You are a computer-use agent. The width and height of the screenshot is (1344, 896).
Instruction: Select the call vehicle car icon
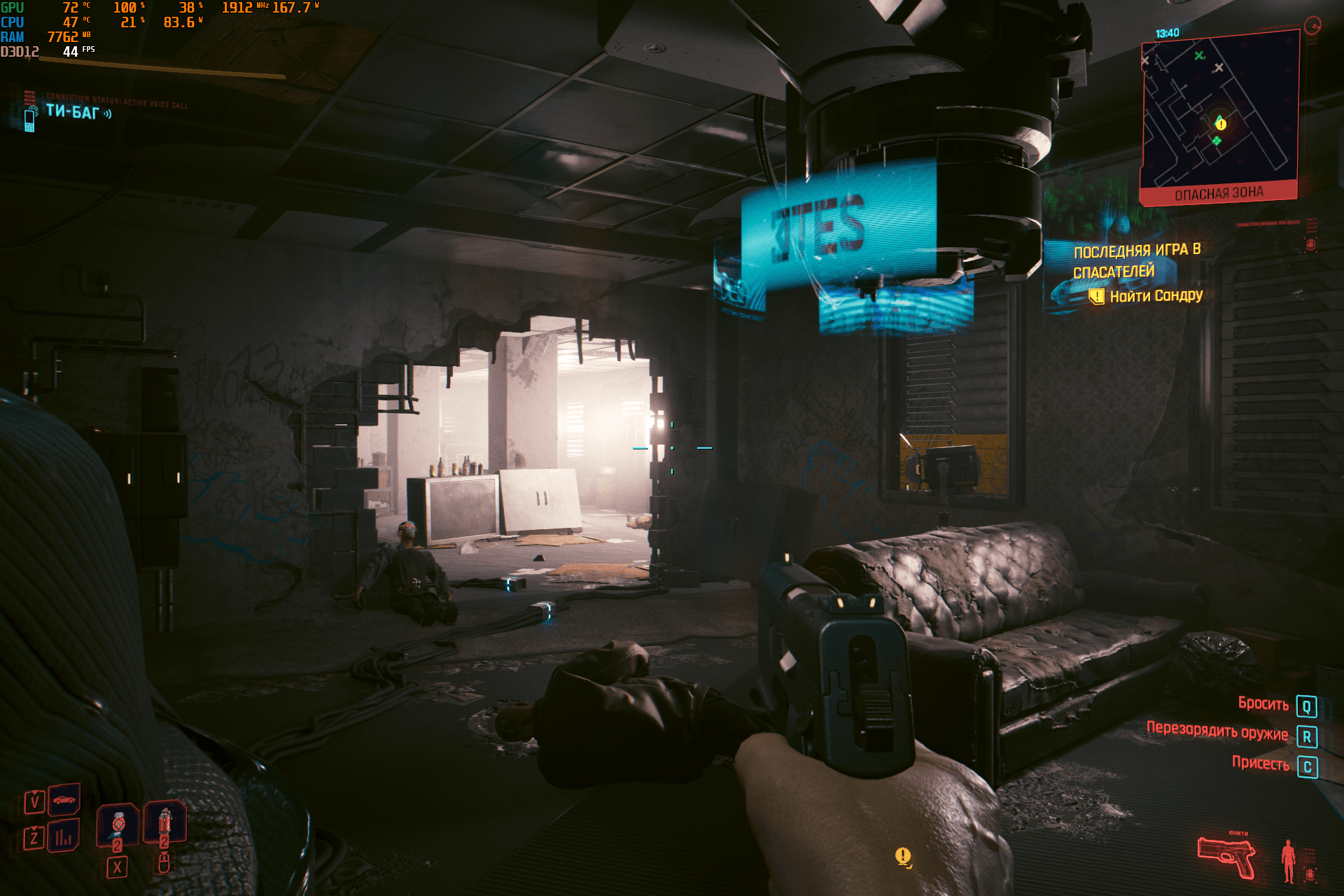64,799
